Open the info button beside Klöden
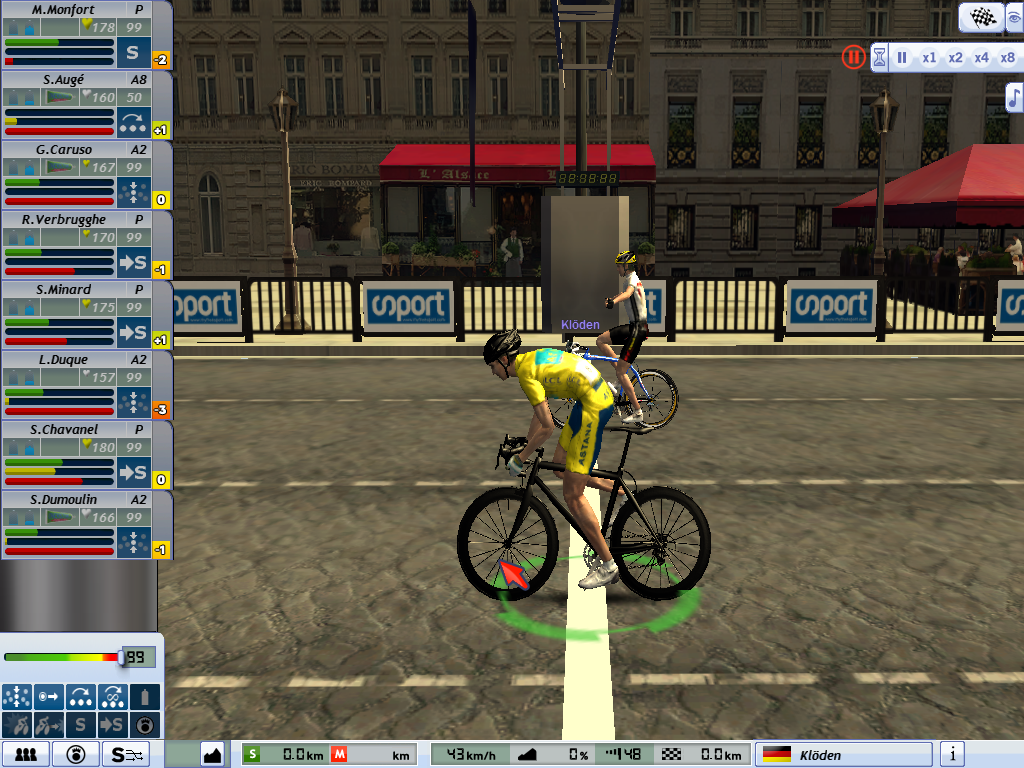 pos(954,754)
